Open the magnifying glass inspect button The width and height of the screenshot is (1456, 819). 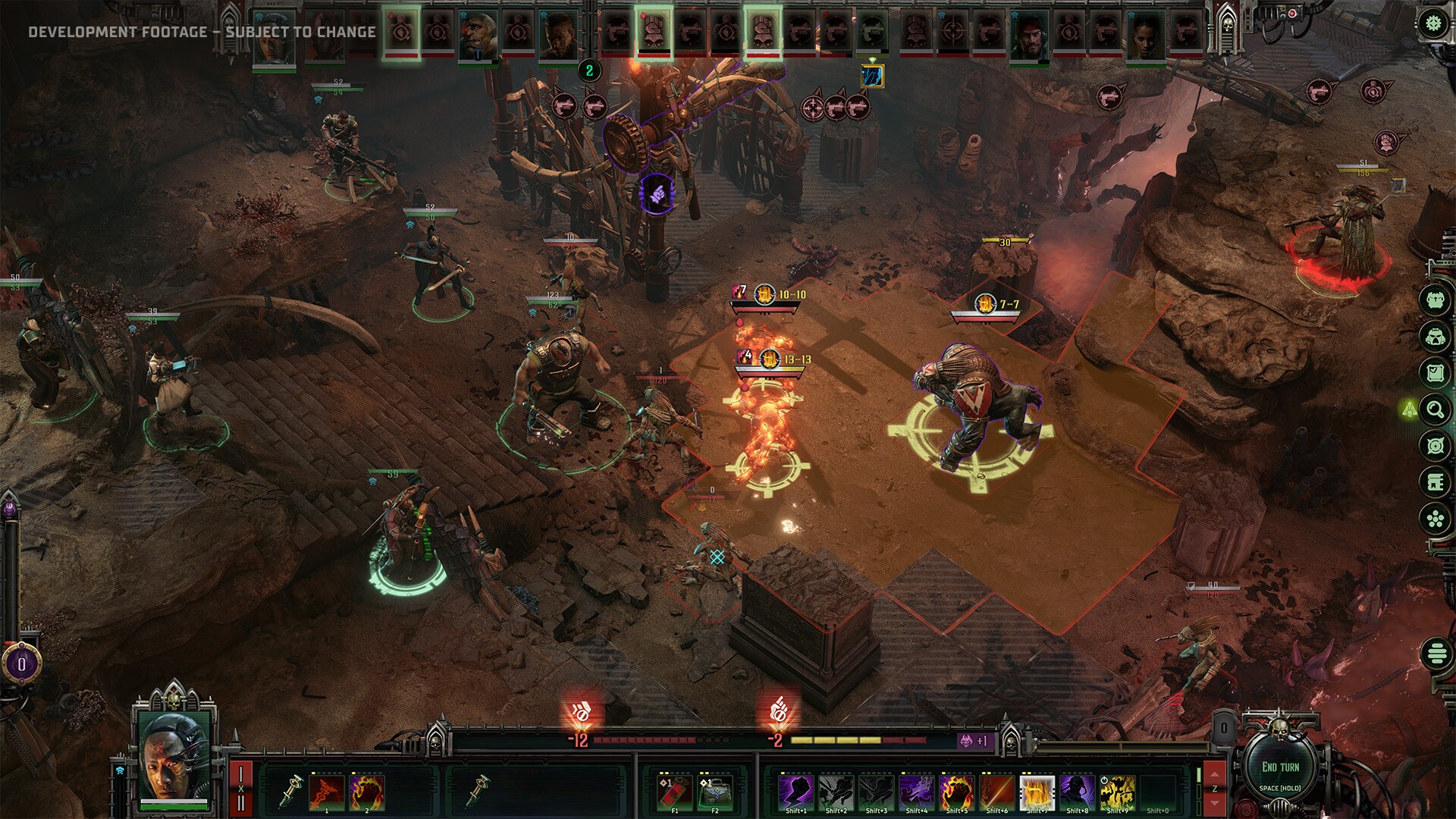coord(1435,410)
